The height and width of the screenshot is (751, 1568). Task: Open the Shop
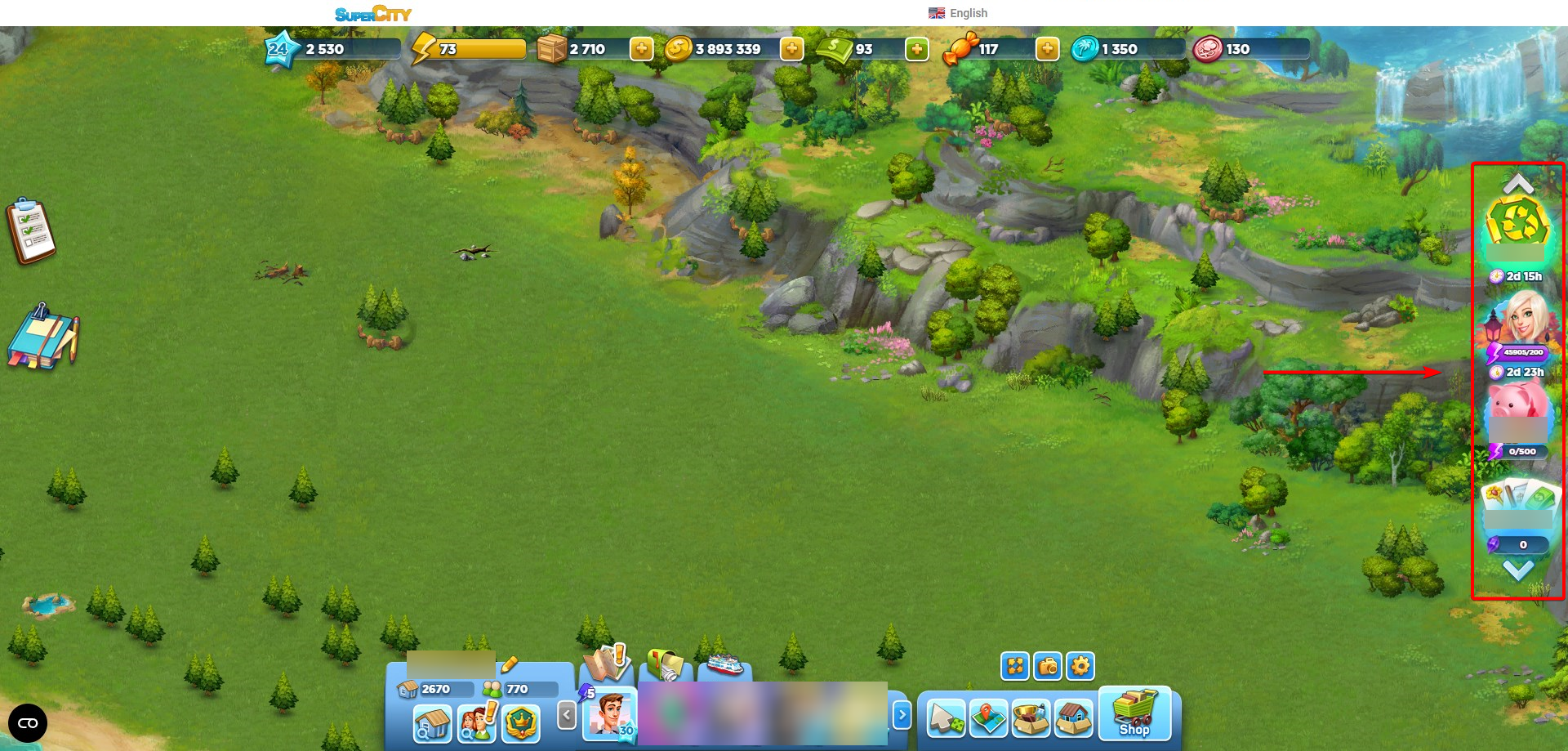1134,713
